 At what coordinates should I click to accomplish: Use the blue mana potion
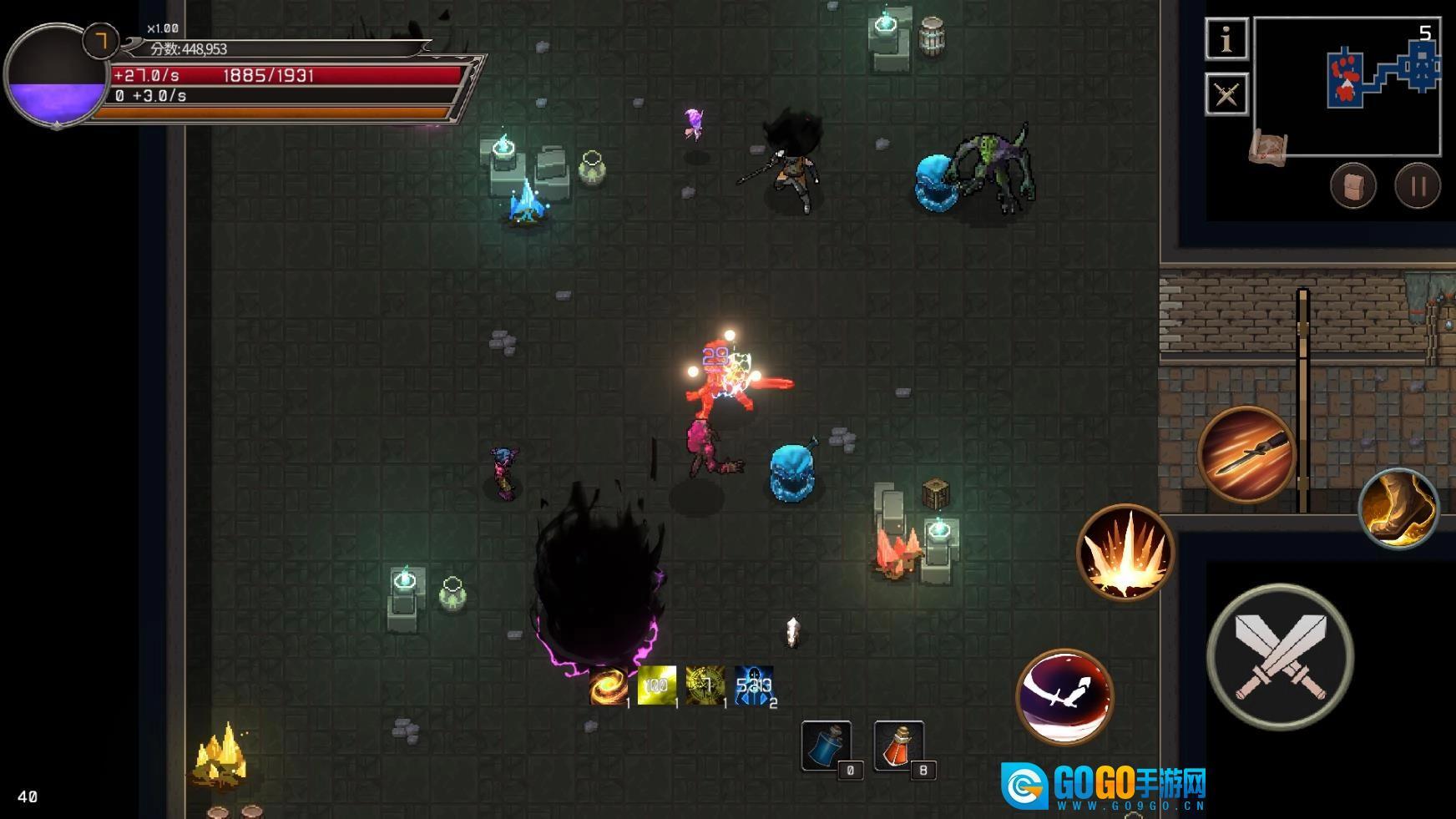click(x=827, y=746)
